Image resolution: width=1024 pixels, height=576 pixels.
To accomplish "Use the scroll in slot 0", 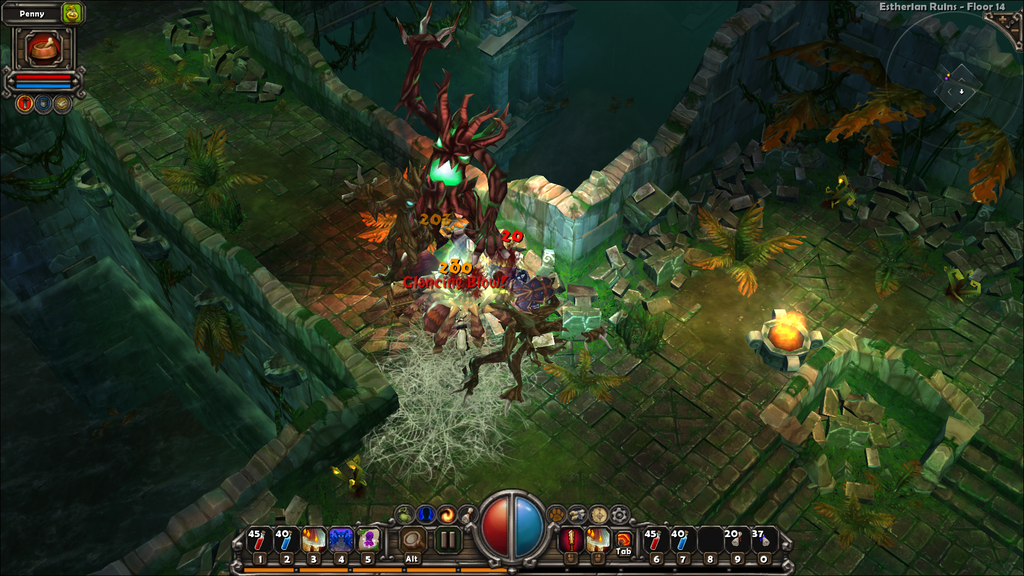I will coord(764,541).
